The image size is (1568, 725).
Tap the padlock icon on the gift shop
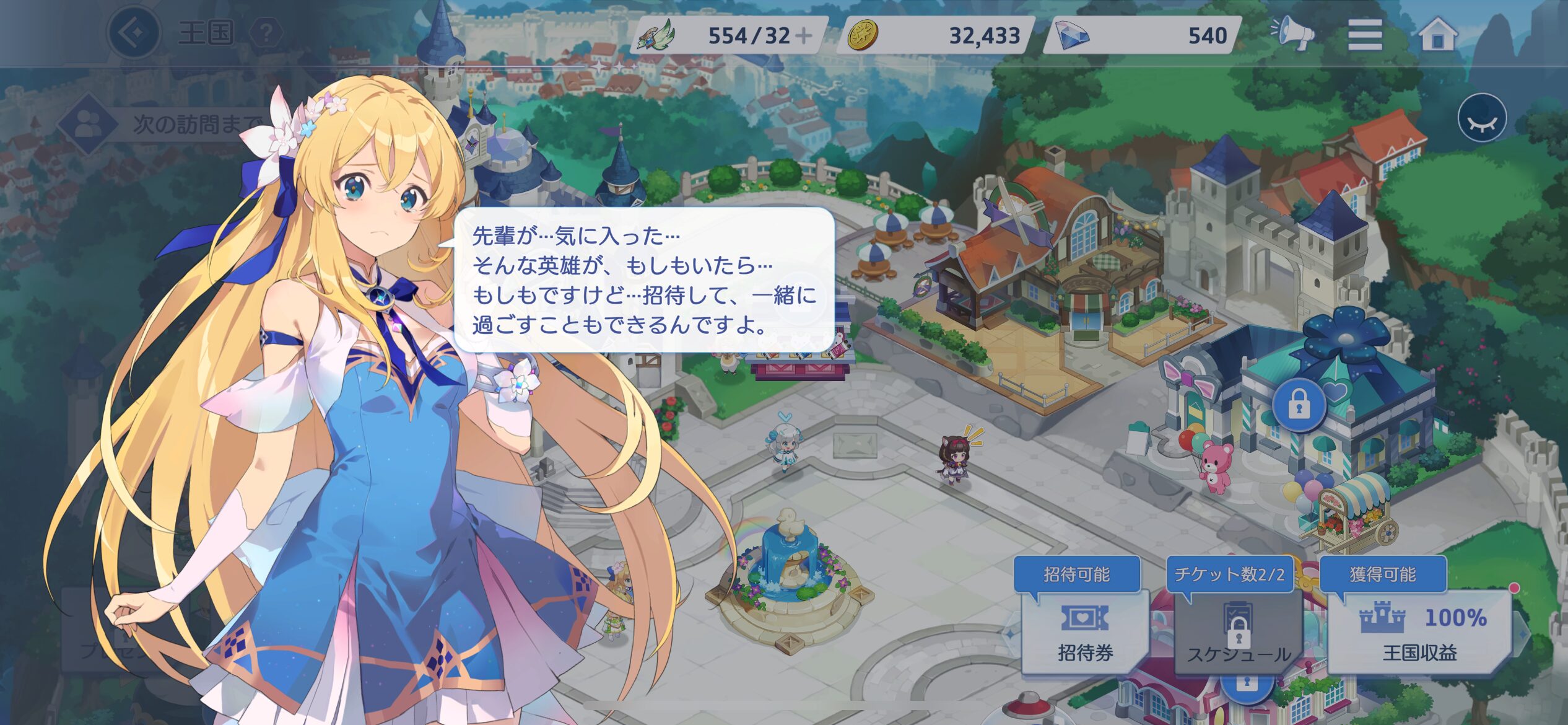pos(1299,406)
